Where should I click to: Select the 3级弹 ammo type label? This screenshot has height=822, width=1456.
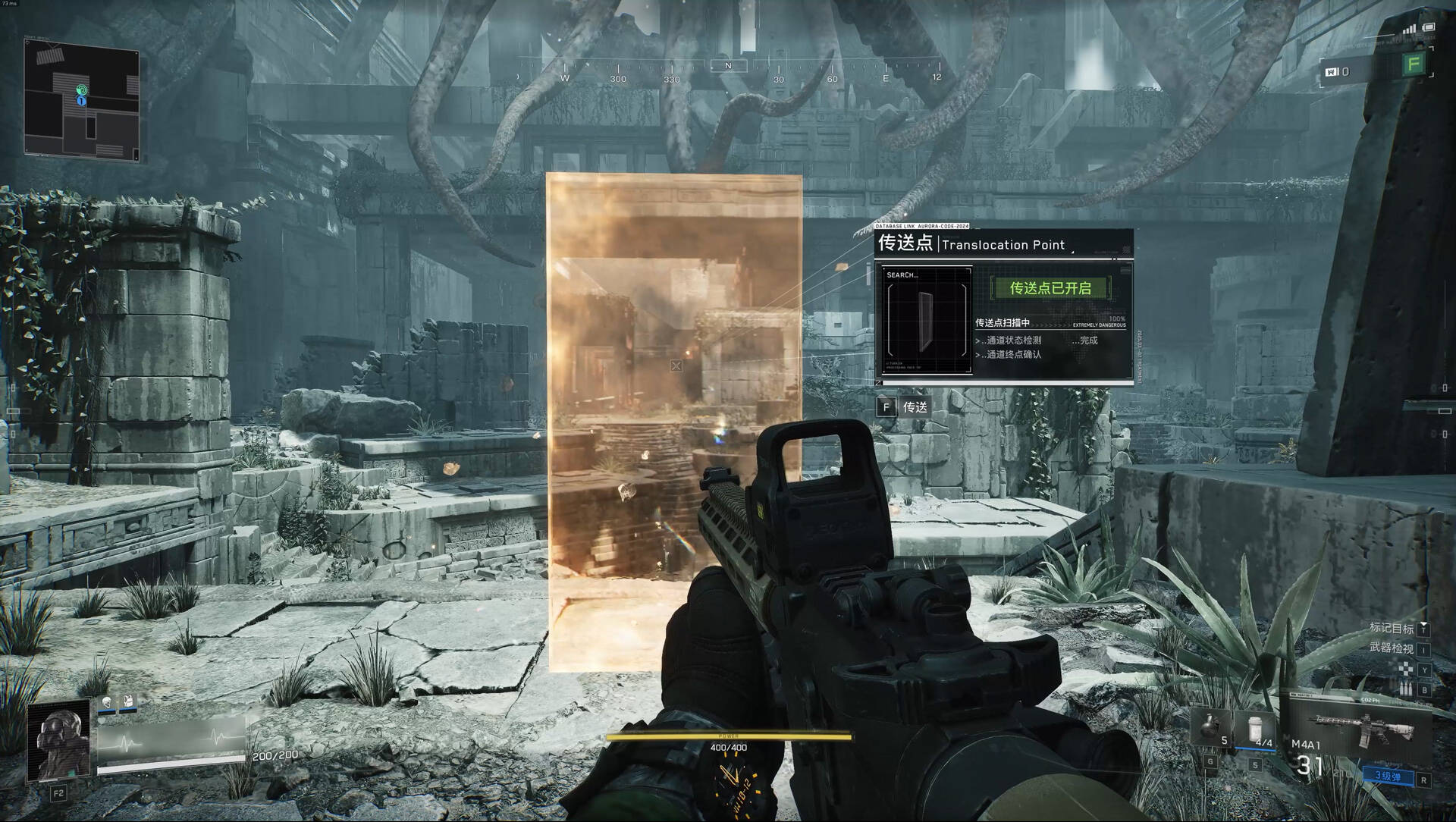(x=1388, y=776)
